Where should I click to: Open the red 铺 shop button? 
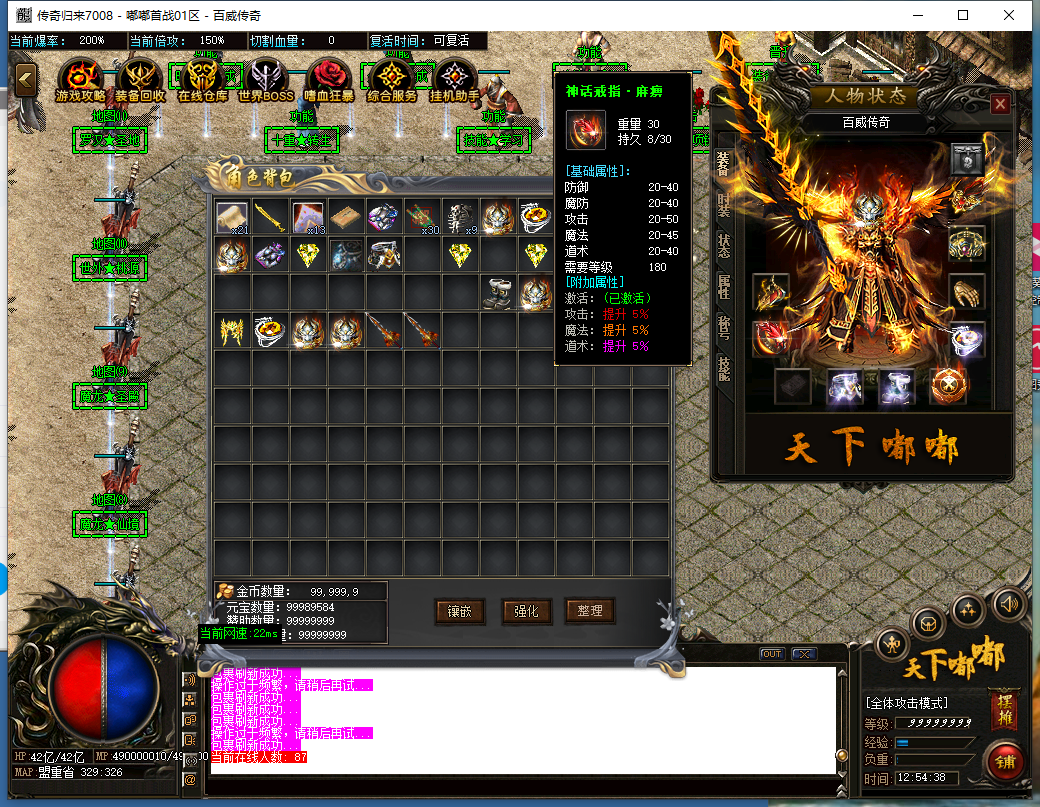[1005, 760]
